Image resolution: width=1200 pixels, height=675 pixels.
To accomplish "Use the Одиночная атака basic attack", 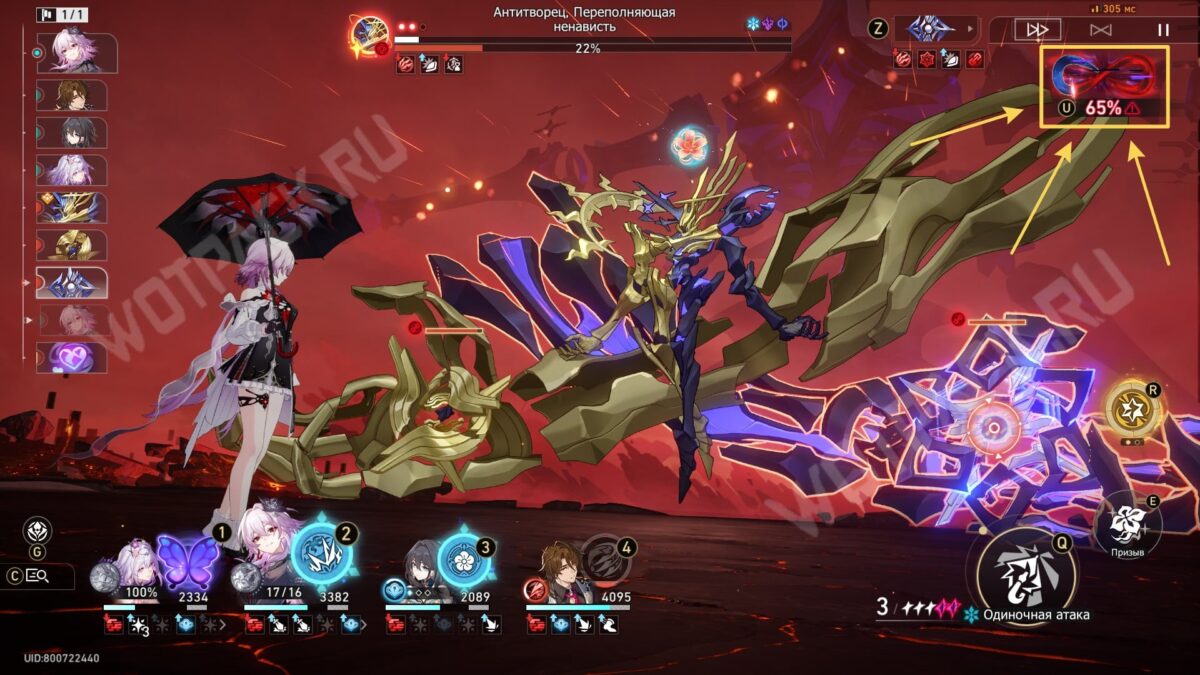I will click(1021, 573).
